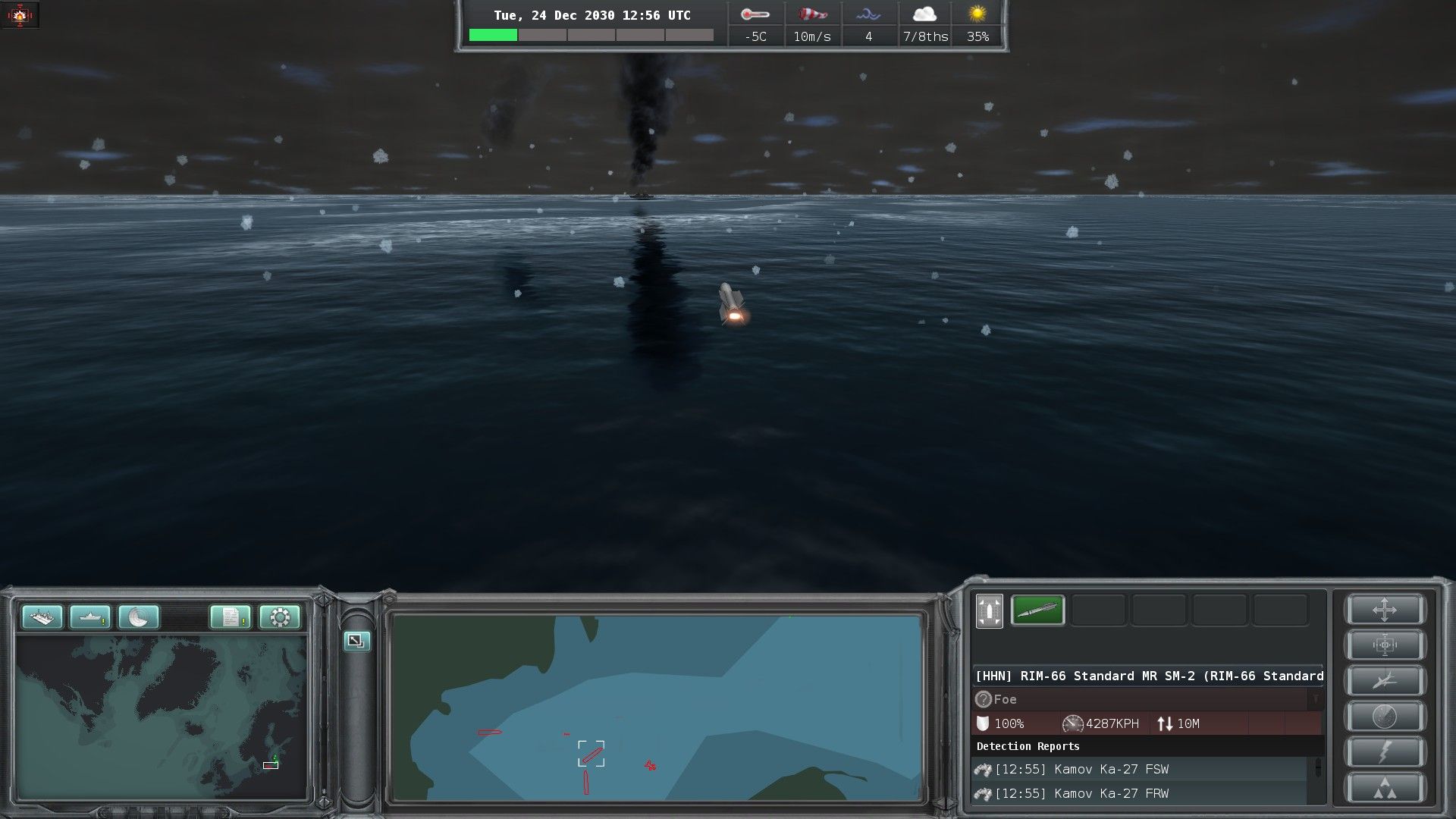Image resolution: width=1456 pixels, height=819 pixels.
Task: Click the tactical map display
Action: click(x=657, y=707)
